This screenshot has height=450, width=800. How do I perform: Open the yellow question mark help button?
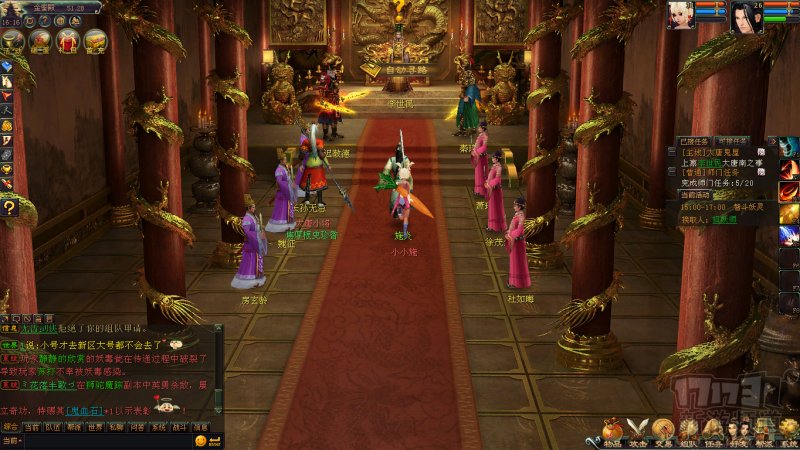[9, 207]
